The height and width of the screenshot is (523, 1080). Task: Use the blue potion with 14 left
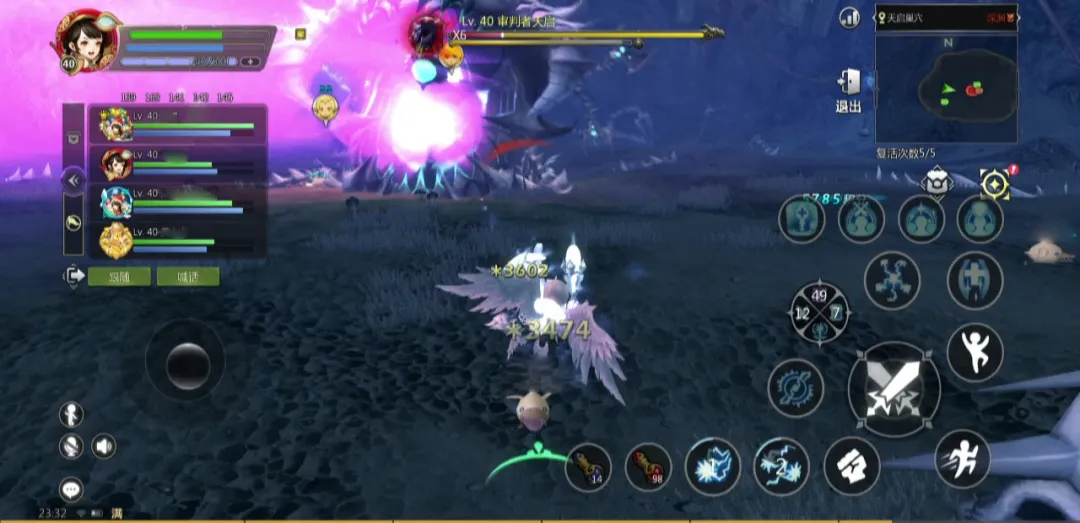pos(588,467)
